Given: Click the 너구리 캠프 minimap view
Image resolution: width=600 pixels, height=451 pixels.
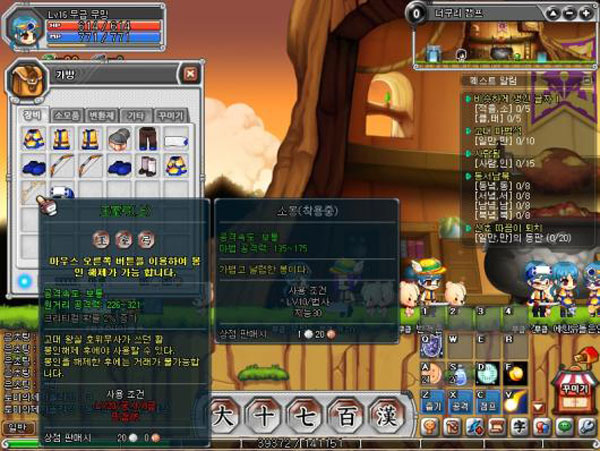Looking at the screenshot, I should coord(500,44).
